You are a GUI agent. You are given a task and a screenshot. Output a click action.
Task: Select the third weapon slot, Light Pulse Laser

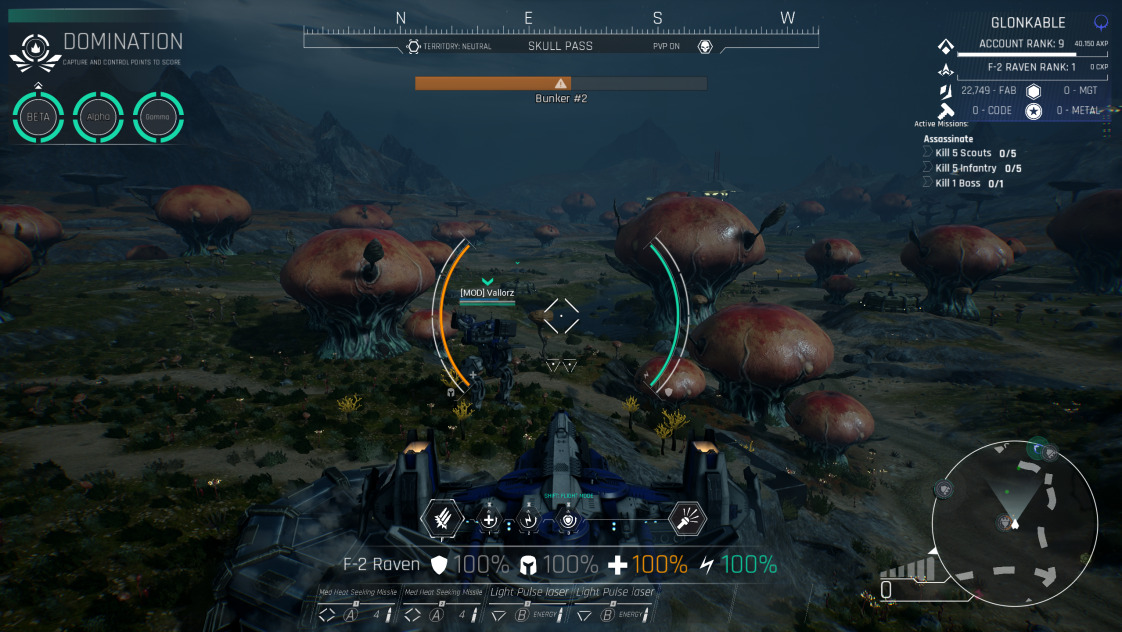[x=529, y=605]
